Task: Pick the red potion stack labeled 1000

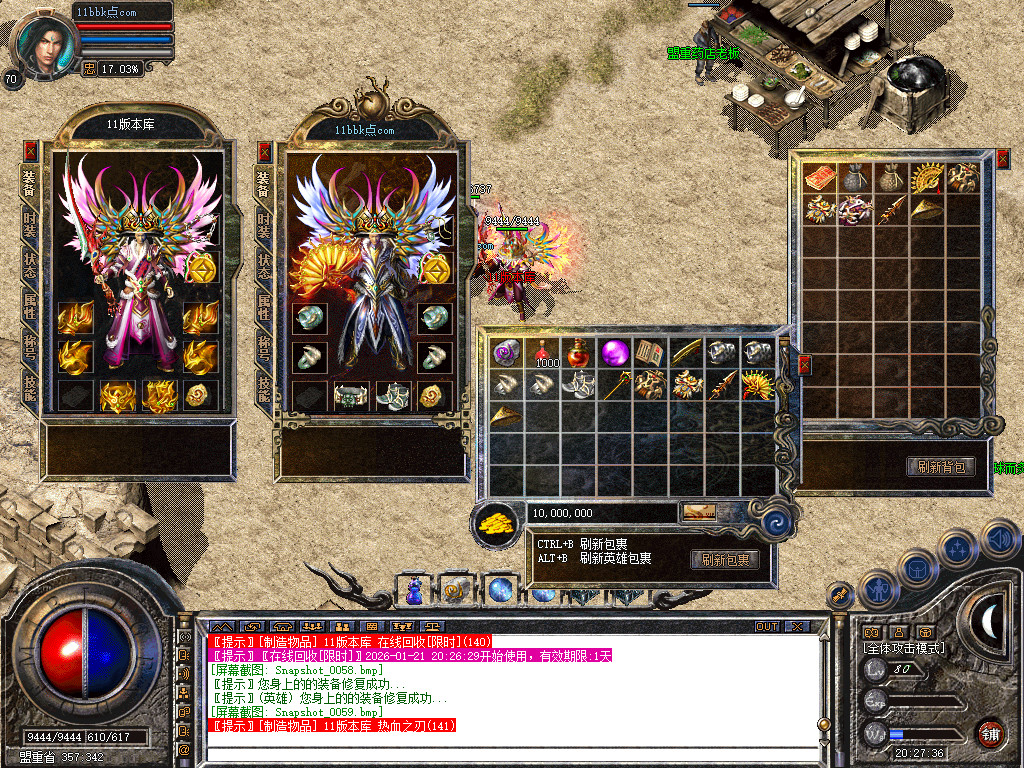Action: point(544,353)
